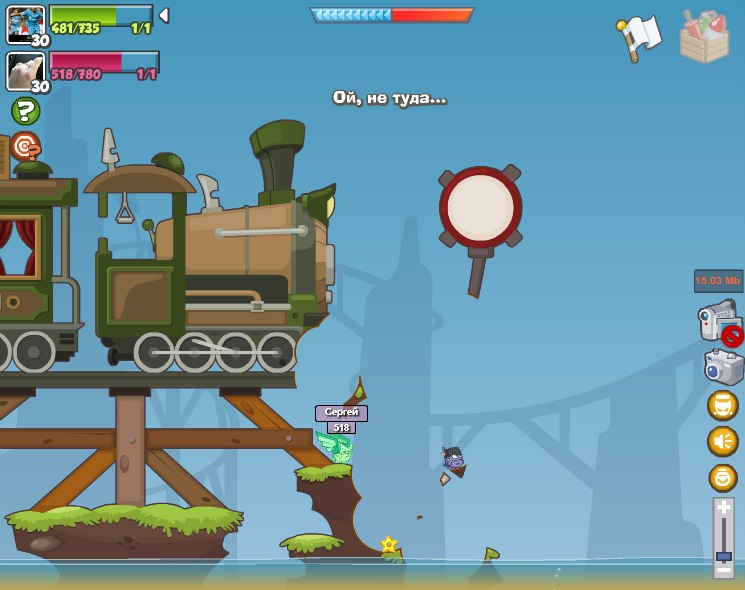This screenshot has height=590, width=745.
Task: Take a screenshot with the photo camera
Action: pyautogui.click(x=722, y=367)
